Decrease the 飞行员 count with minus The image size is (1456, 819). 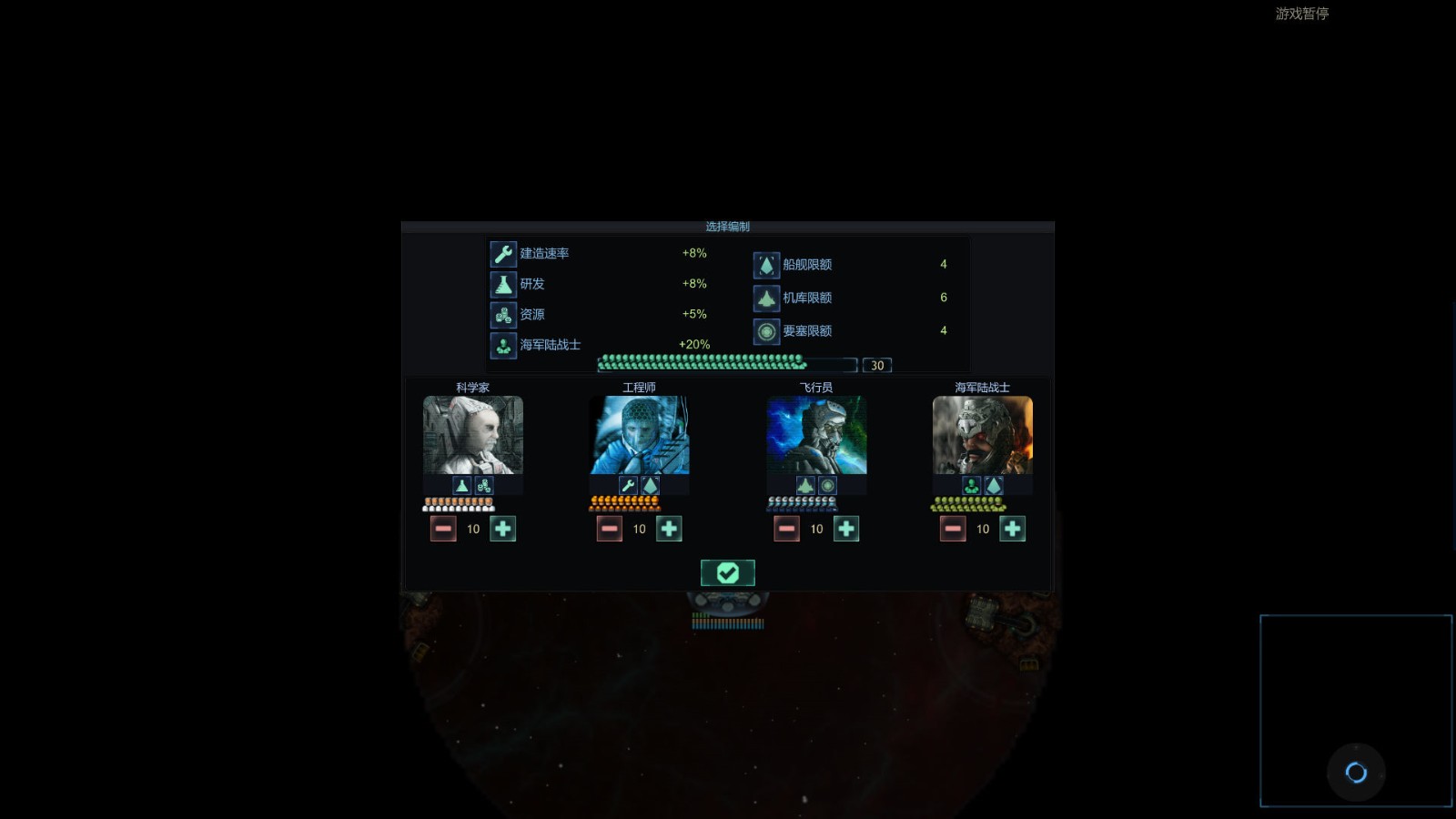(786, 529)
